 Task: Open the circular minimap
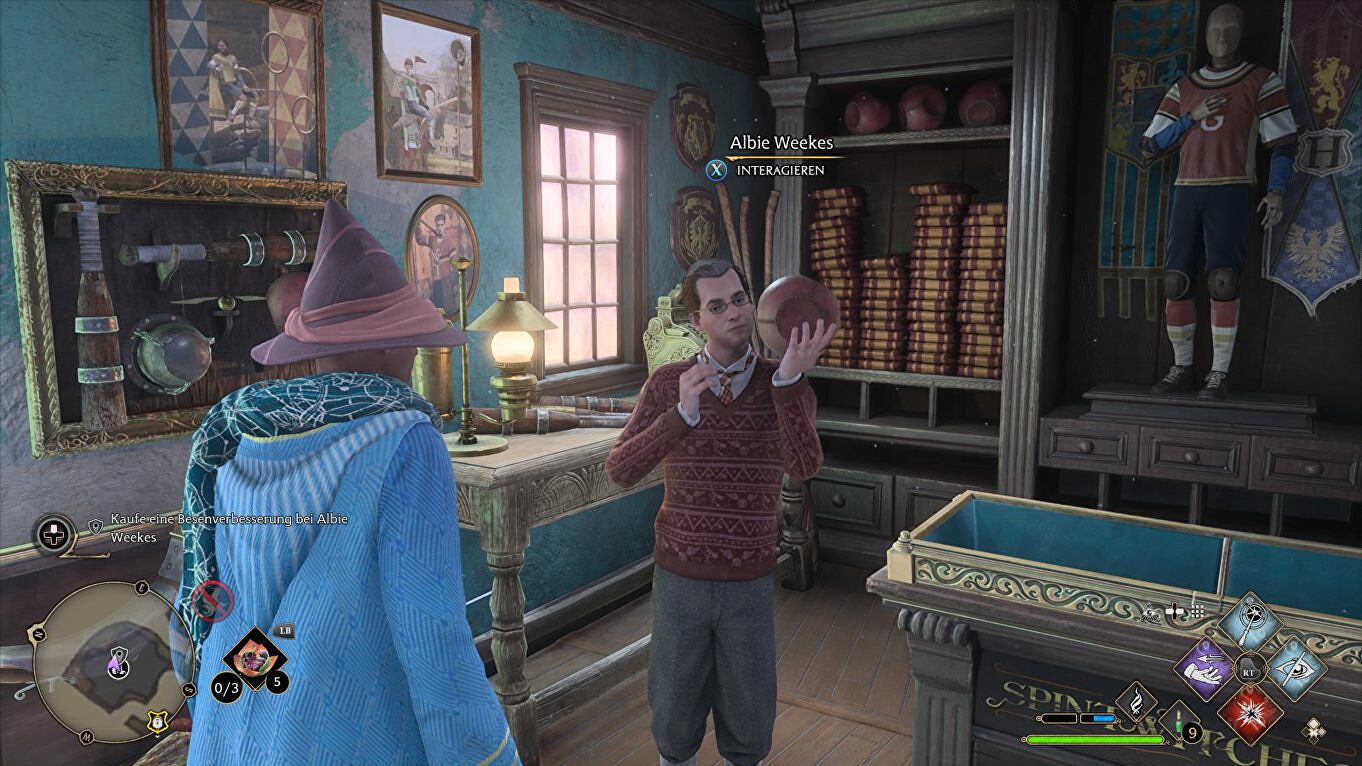(x=112, y=661)
